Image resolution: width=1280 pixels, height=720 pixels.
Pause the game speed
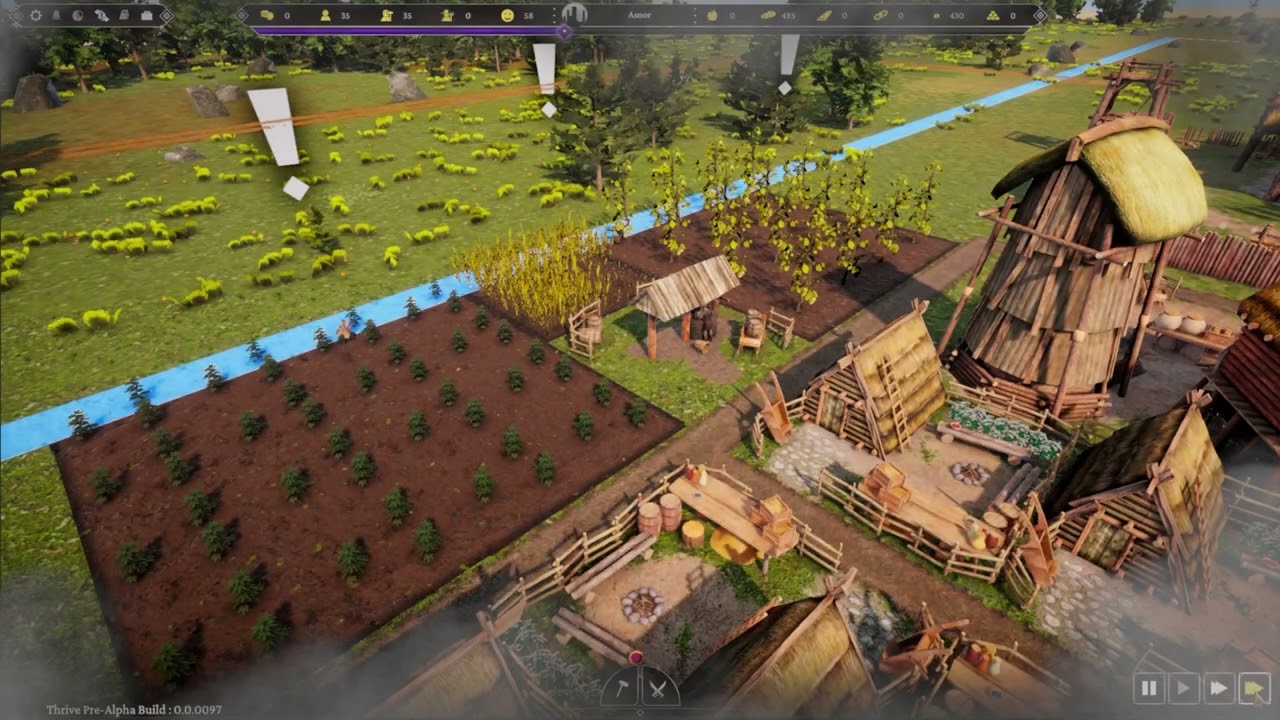pos(1149,688)
